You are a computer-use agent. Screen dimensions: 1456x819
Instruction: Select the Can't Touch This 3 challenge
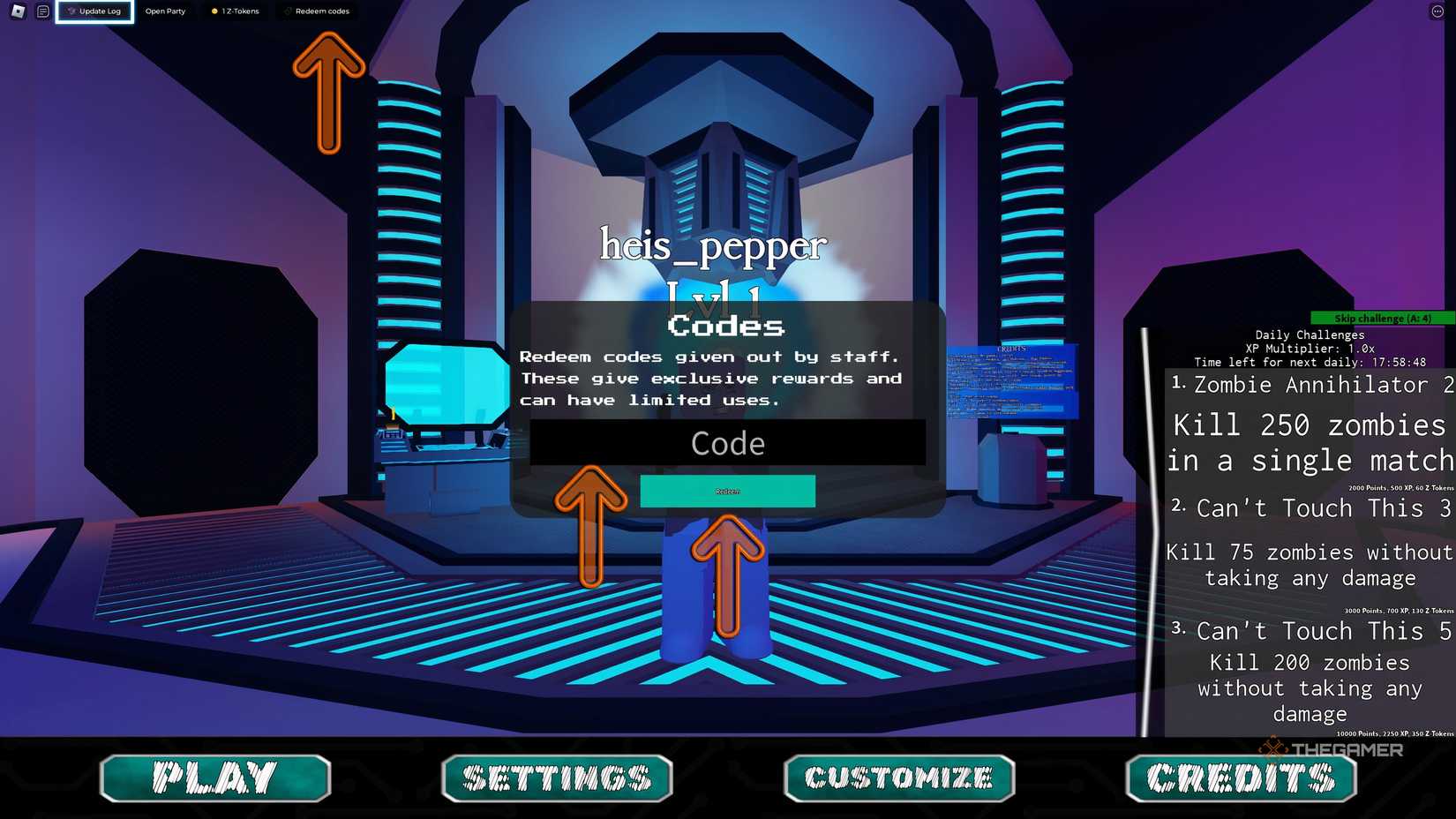click(x=1312, y=508)
